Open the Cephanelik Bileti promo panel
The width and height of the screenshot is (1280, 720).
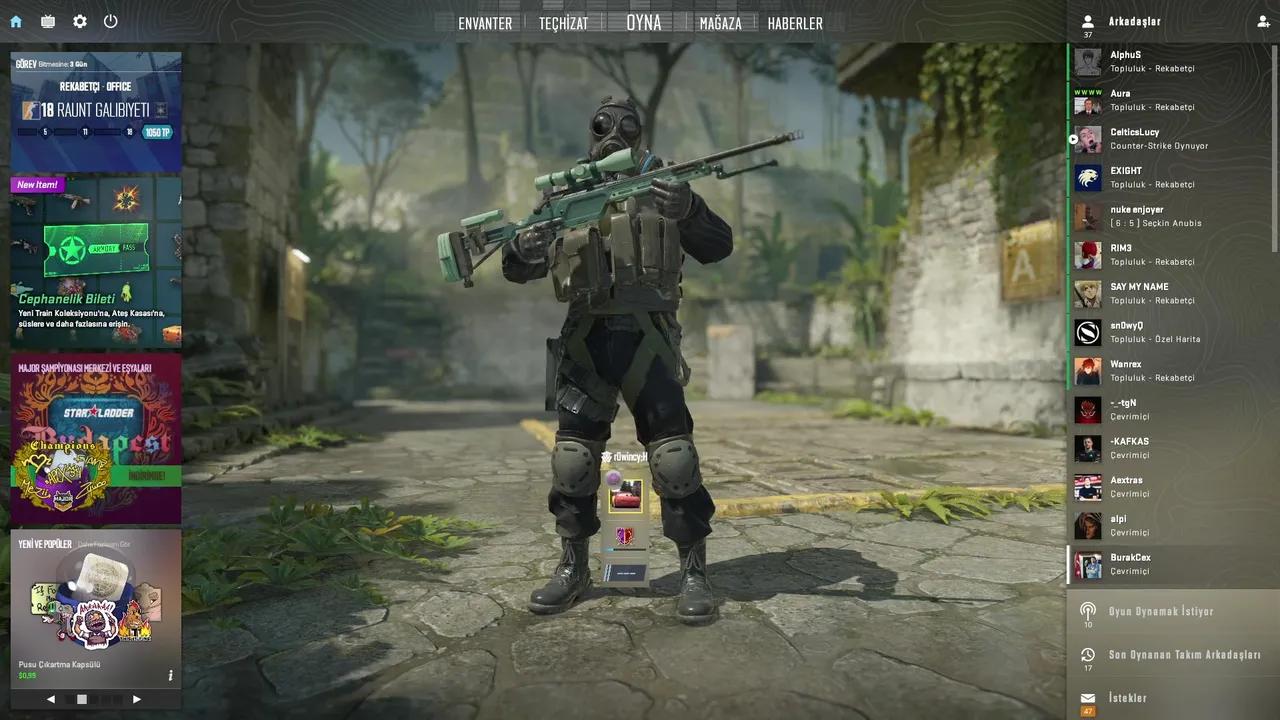[x=95, y=262]
